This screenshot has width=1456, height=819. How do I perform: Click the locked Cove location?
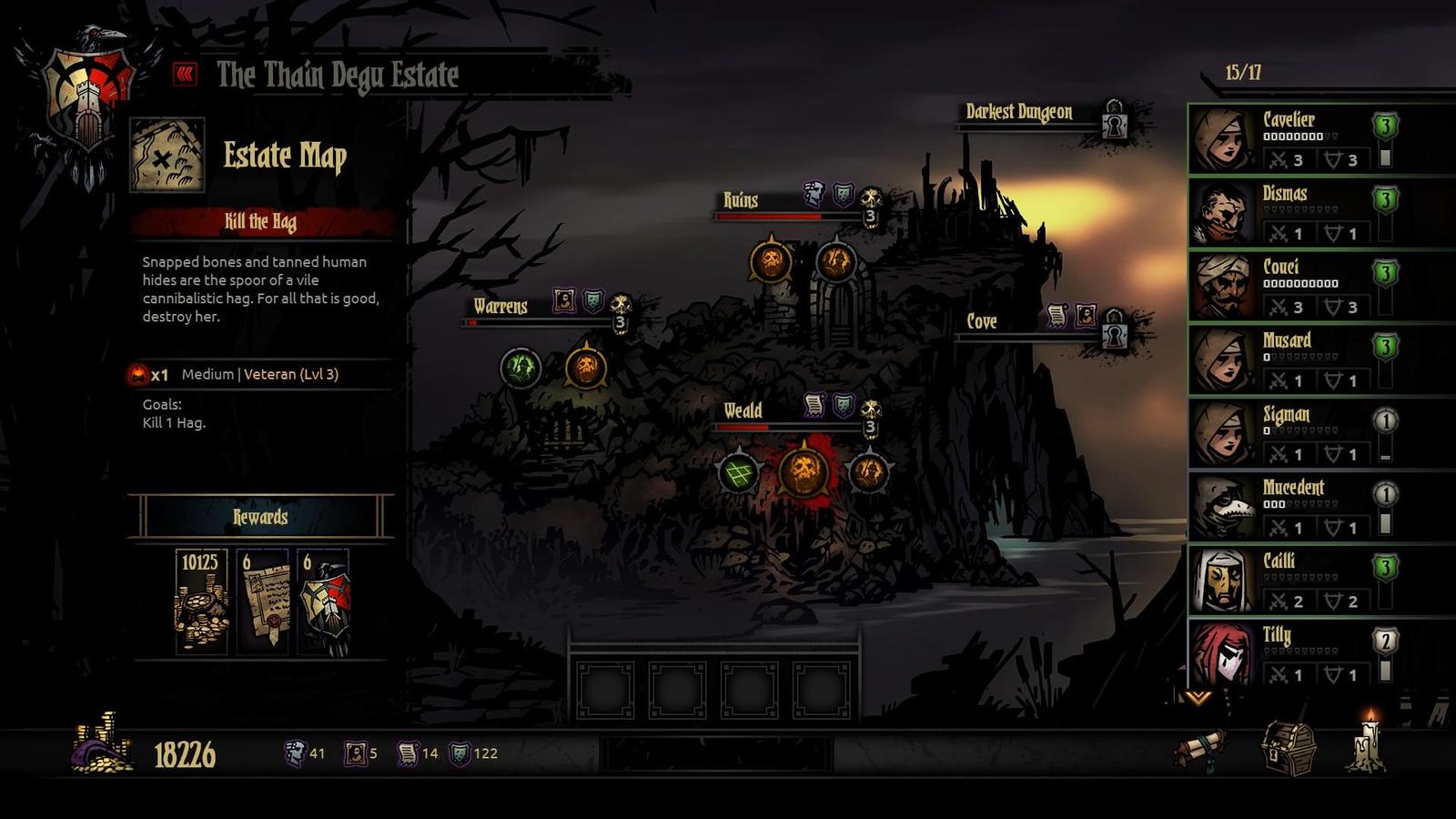click(983, 322)
